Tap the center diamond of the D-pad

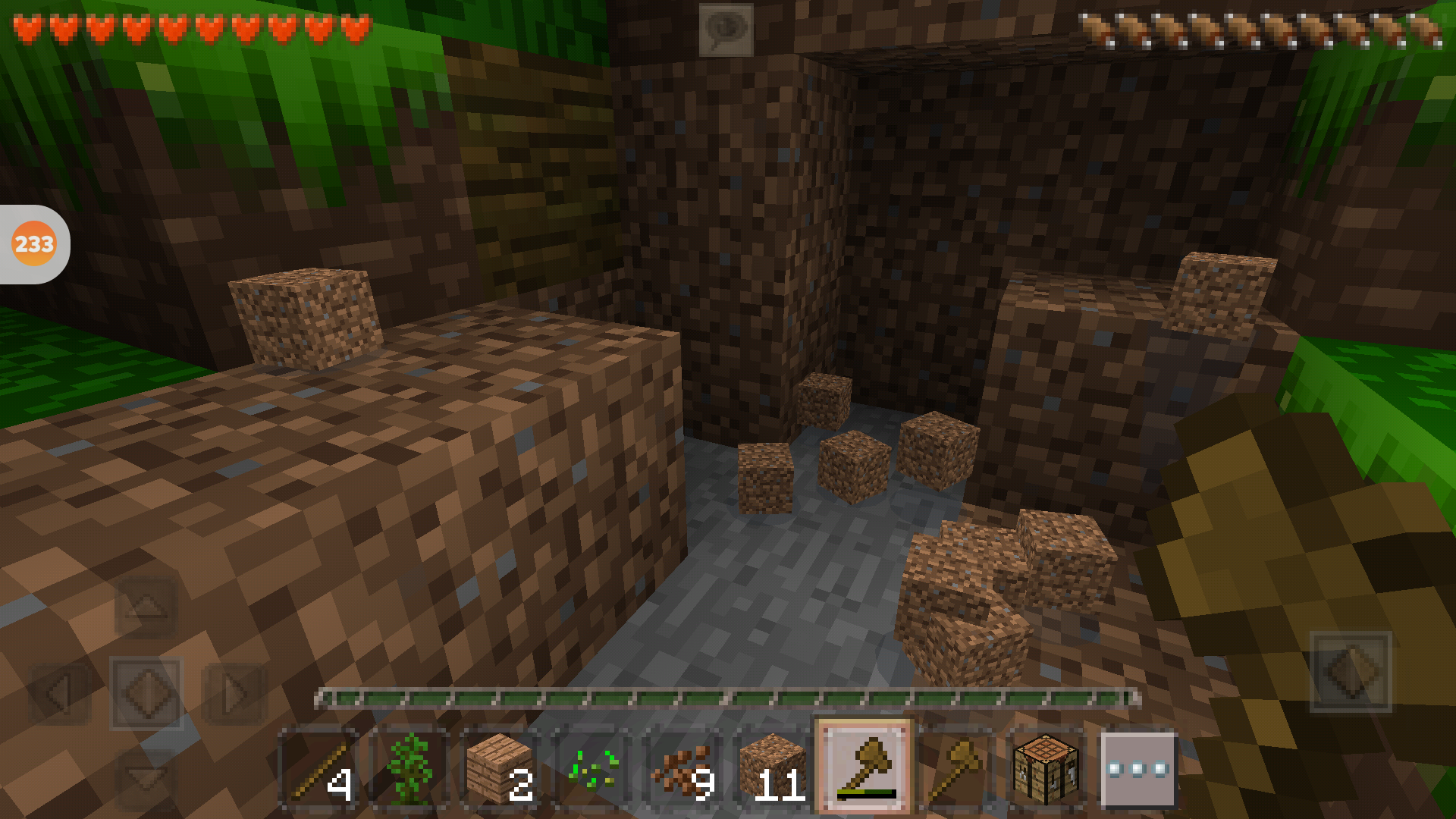(x=146, y=693)
